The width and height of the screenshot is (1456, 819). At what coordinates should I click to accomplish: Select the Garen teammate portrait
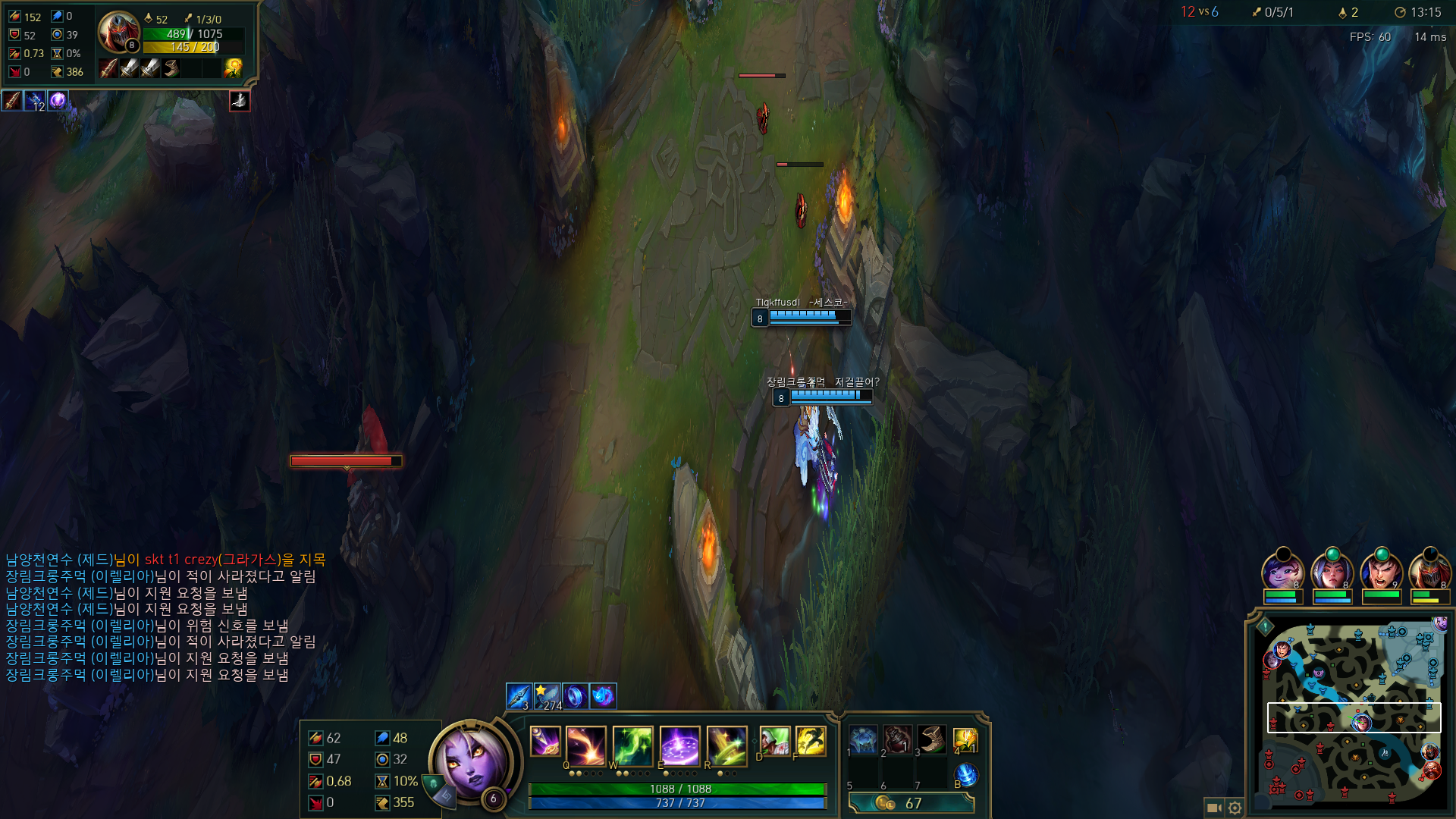tap(1381, 570)
